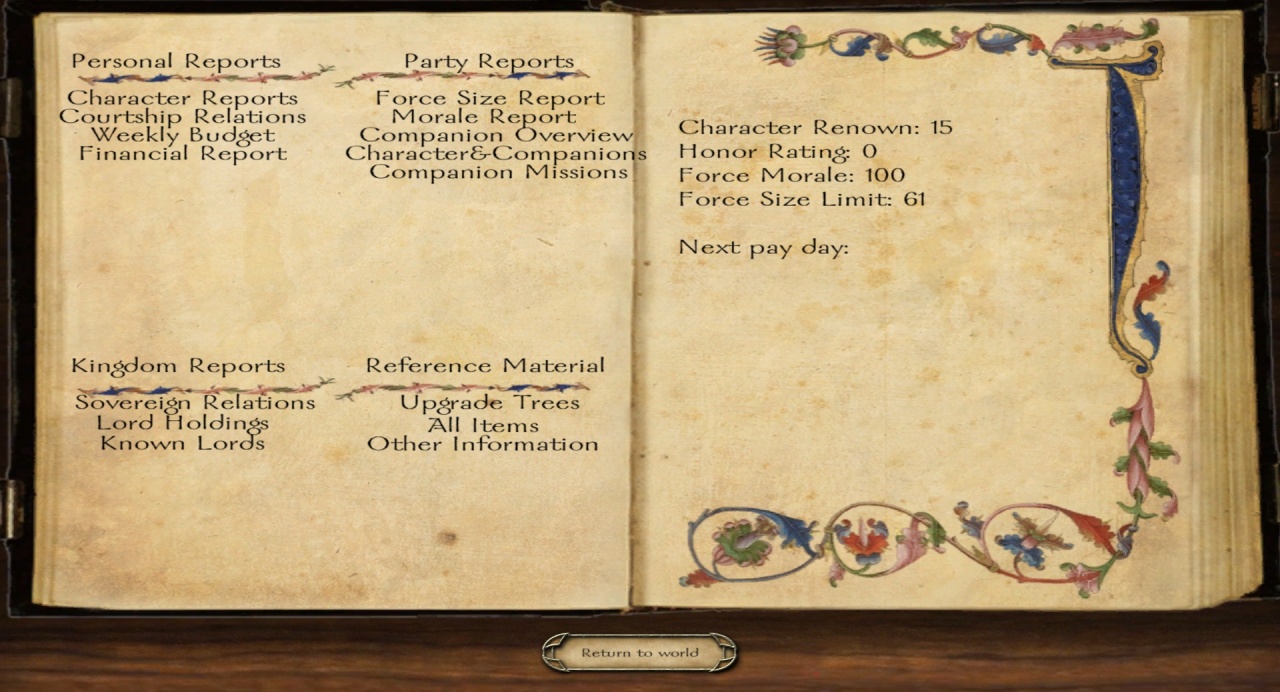Open Upgrade Trees reference
Viewport: 1280px width, 692px height.
489,403
